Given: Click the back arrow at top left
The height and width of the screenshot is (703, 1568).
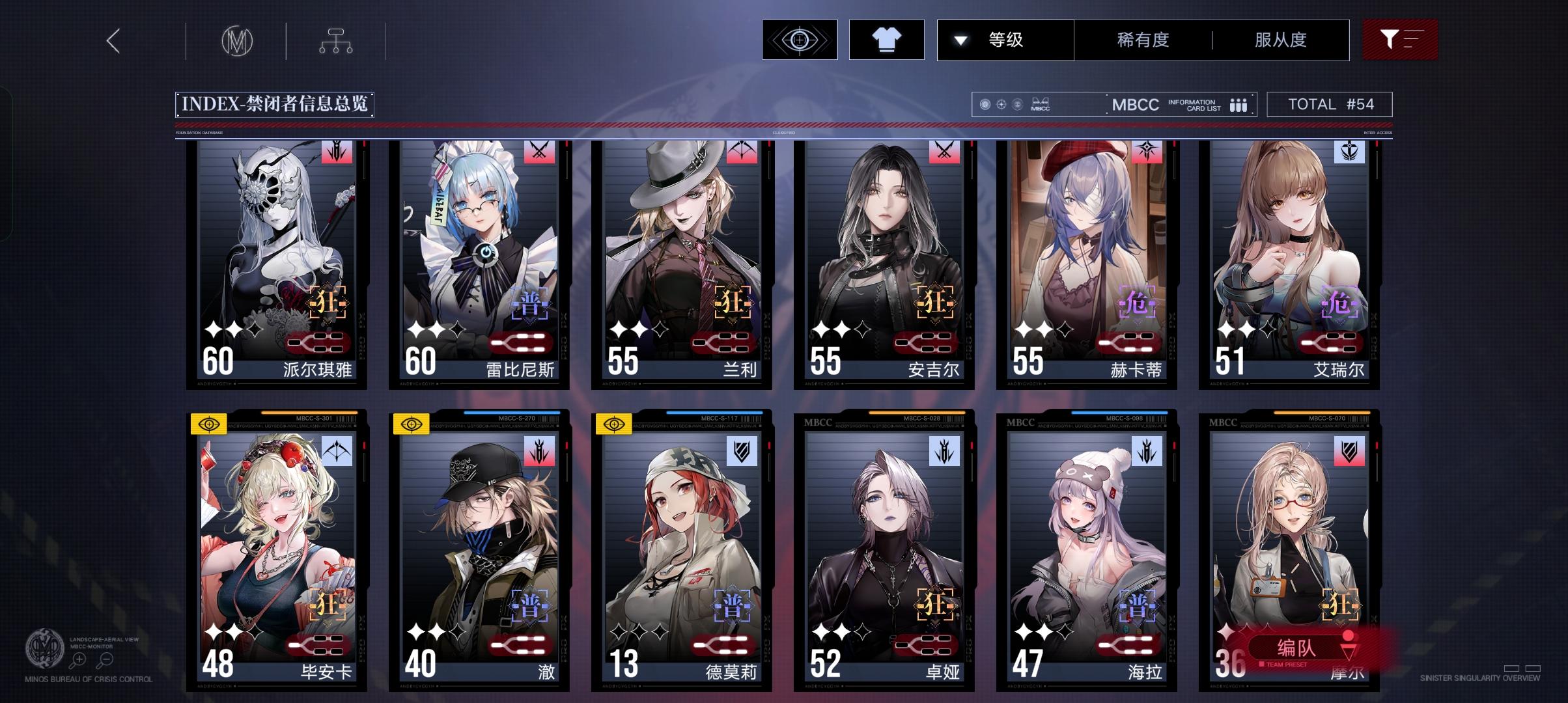Looking at the screenshot, I should (x=112, y=40).
